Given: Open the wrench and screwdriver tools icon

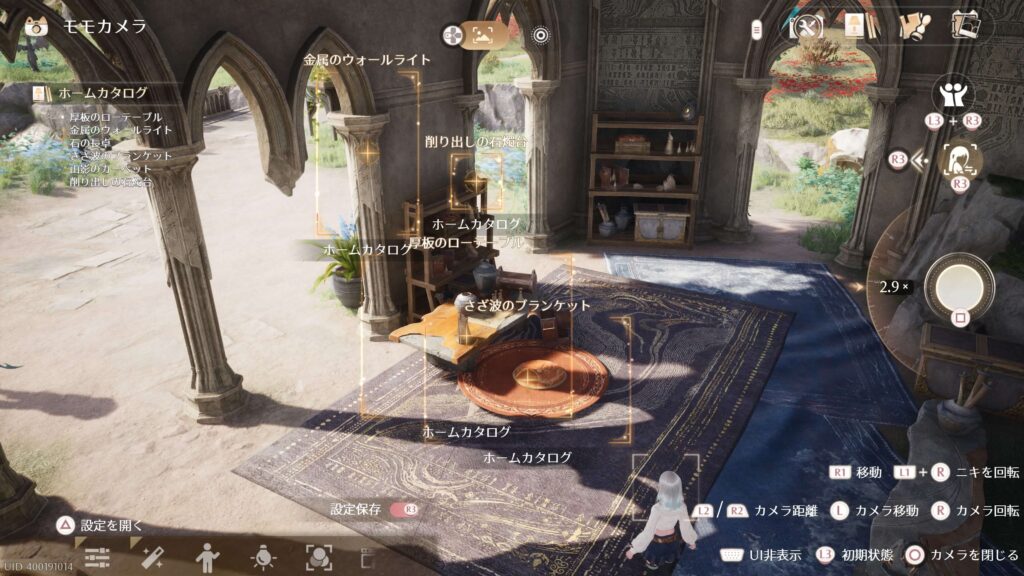Looking at the screenshot, I should point(805,28).
